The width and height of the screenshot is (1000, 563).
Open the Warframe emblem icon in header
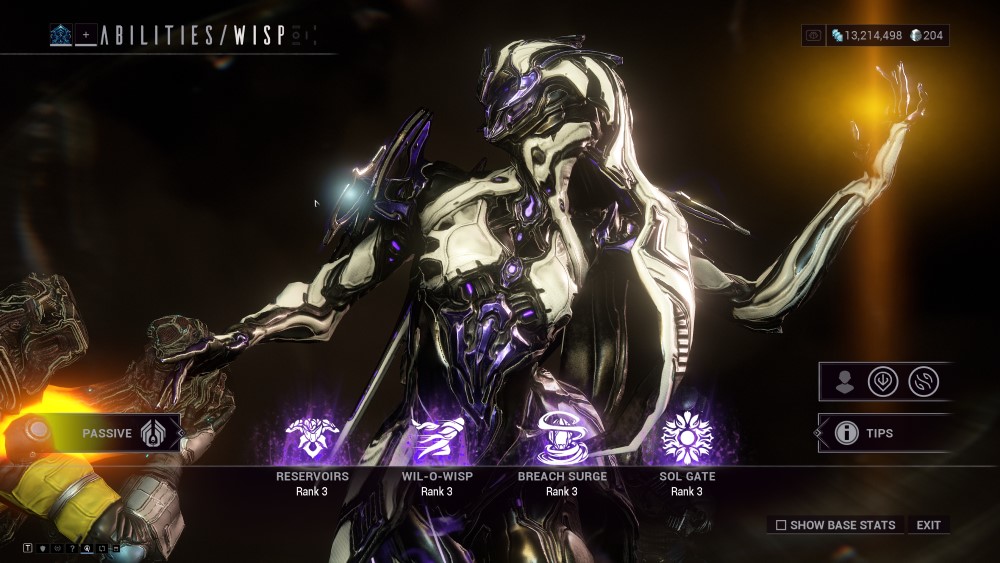click(61, 36)
